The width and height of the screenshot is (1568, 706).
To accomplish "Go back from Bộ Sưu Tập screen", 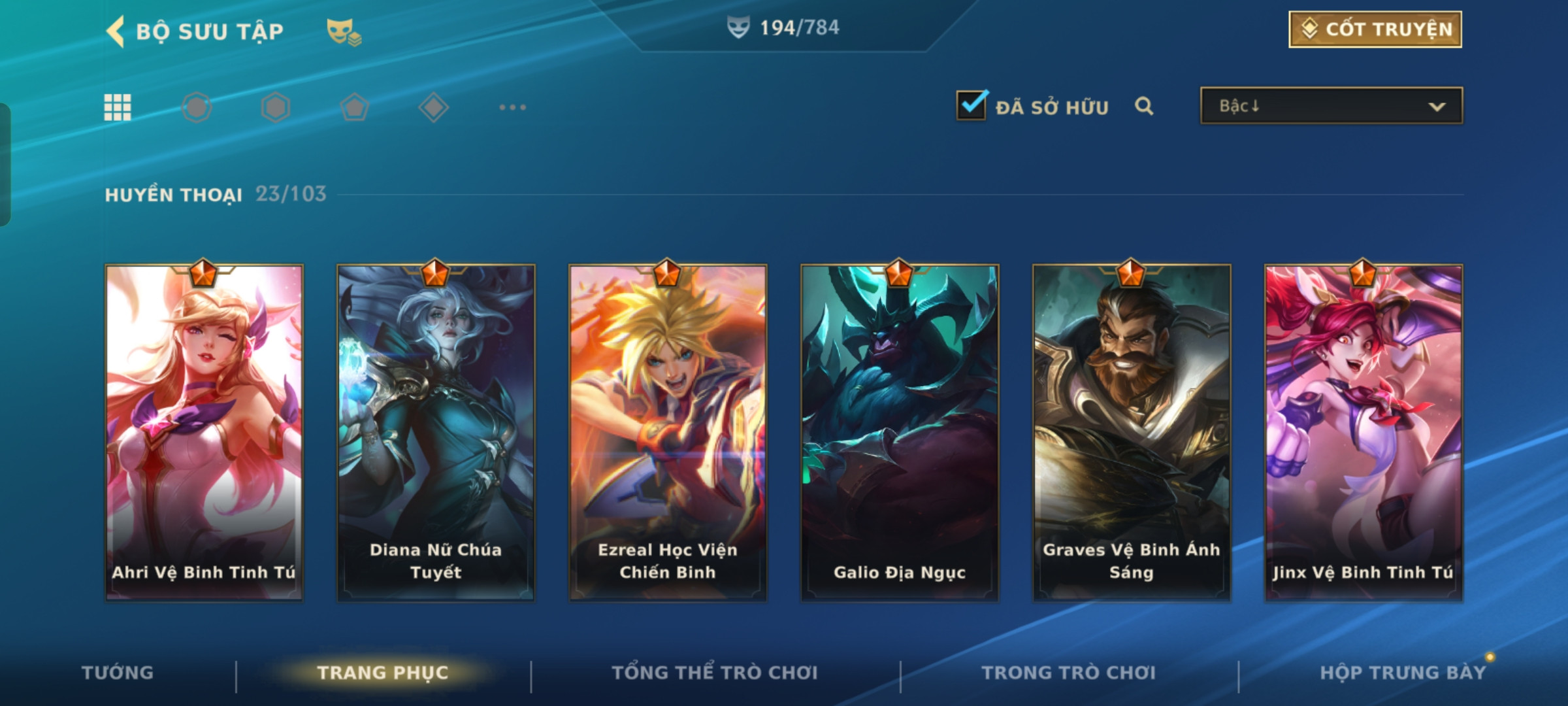I will 116,31.
